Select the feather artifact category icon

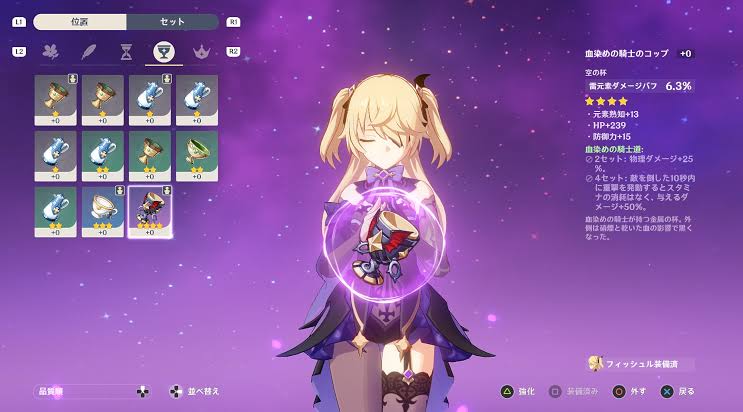89,52
